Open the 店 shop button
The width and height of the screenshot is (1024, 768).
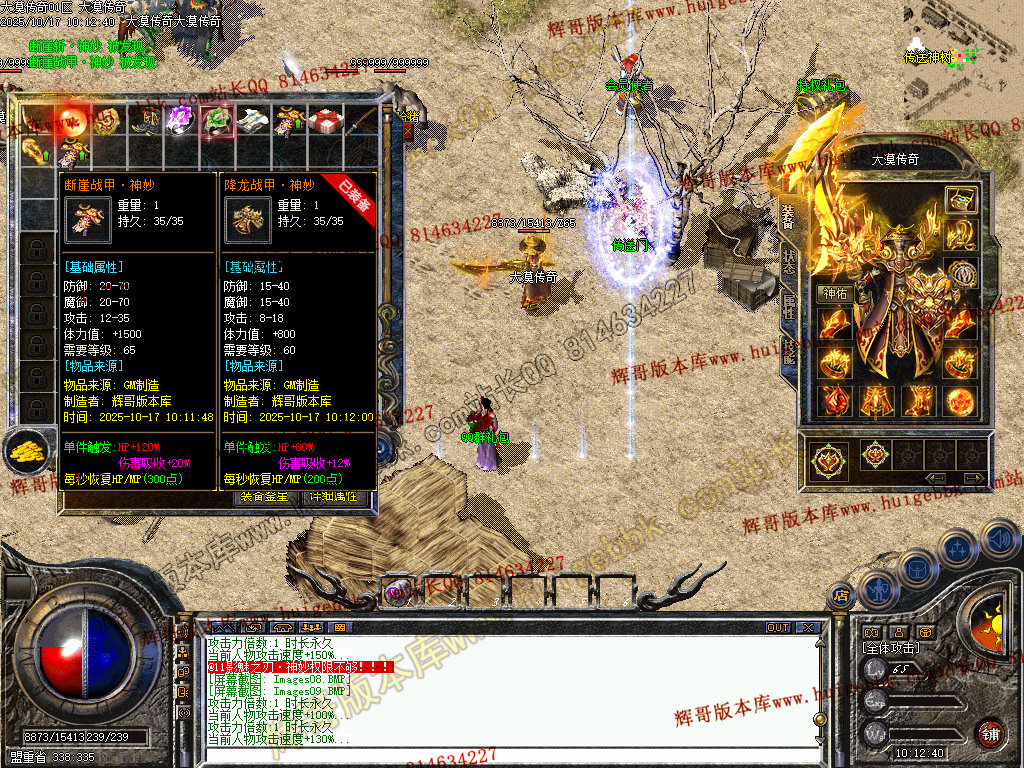click(840, 596)
